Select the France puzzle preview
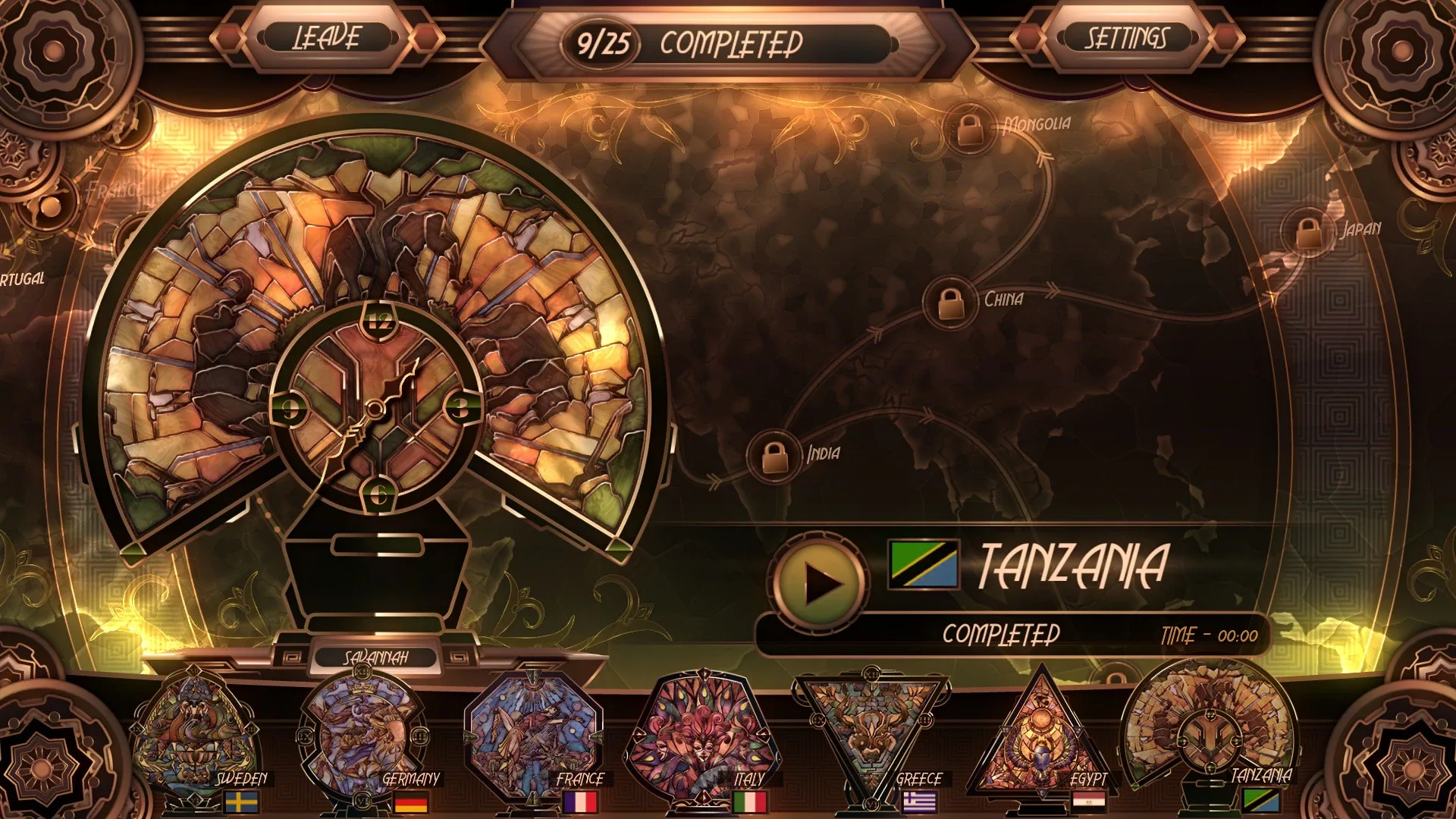Image resolution: width=1456 pixels, height=819 pixels. 535,732
